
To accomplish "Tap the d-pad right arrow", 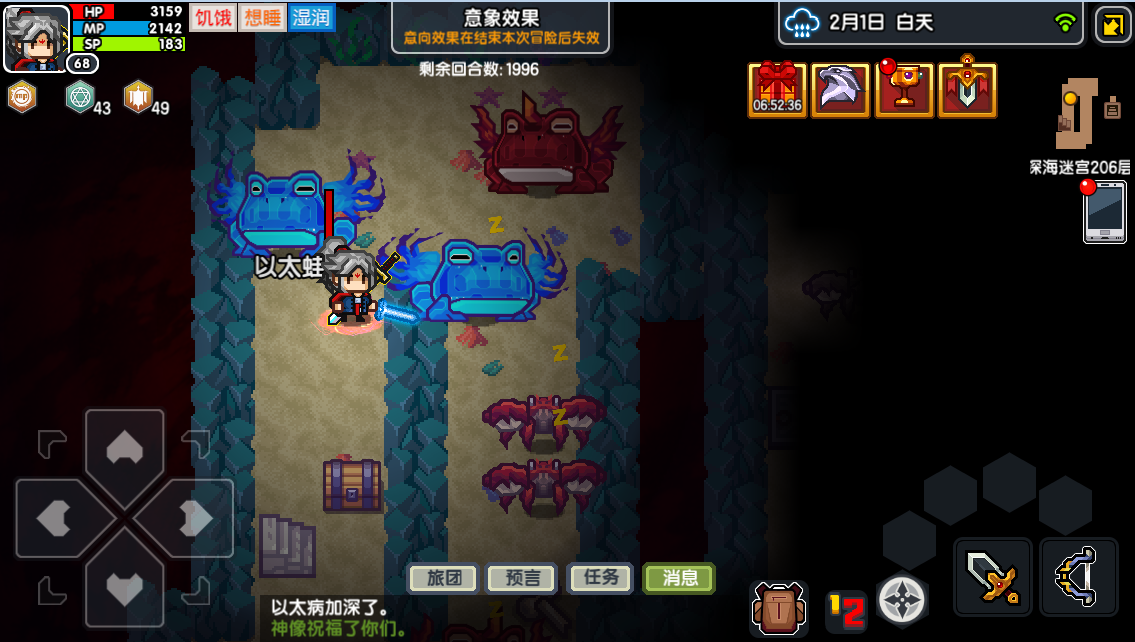I will (x=194, y=518).
